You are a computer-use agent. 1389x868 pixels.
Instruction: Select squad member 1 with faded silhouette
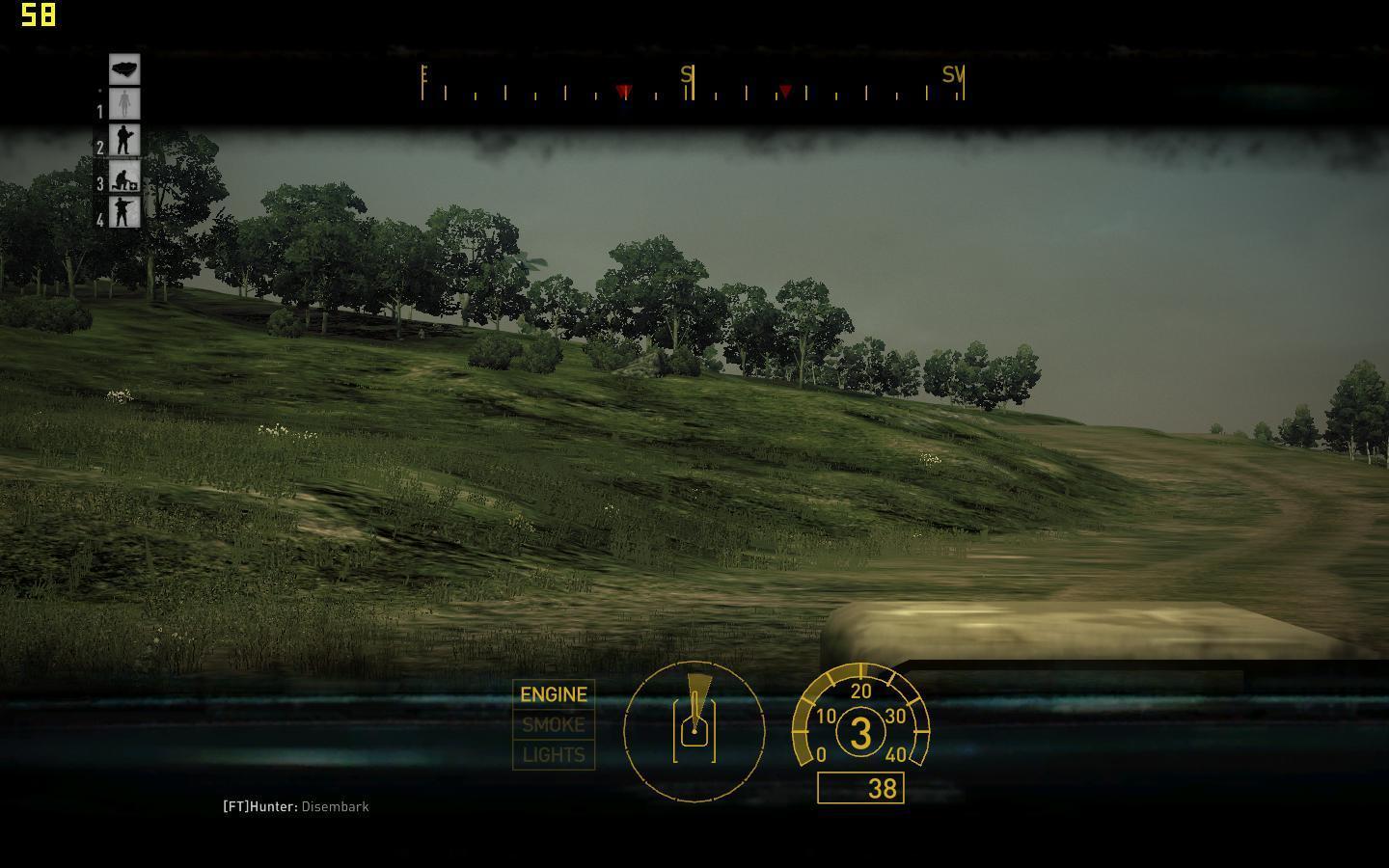point(124,104)
